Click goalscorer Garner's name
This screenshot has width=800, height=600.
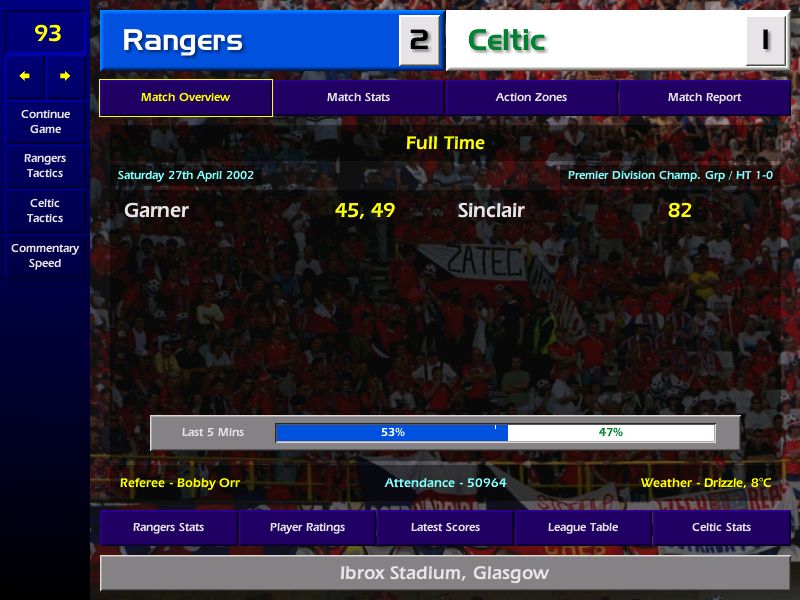pos(156,211)
